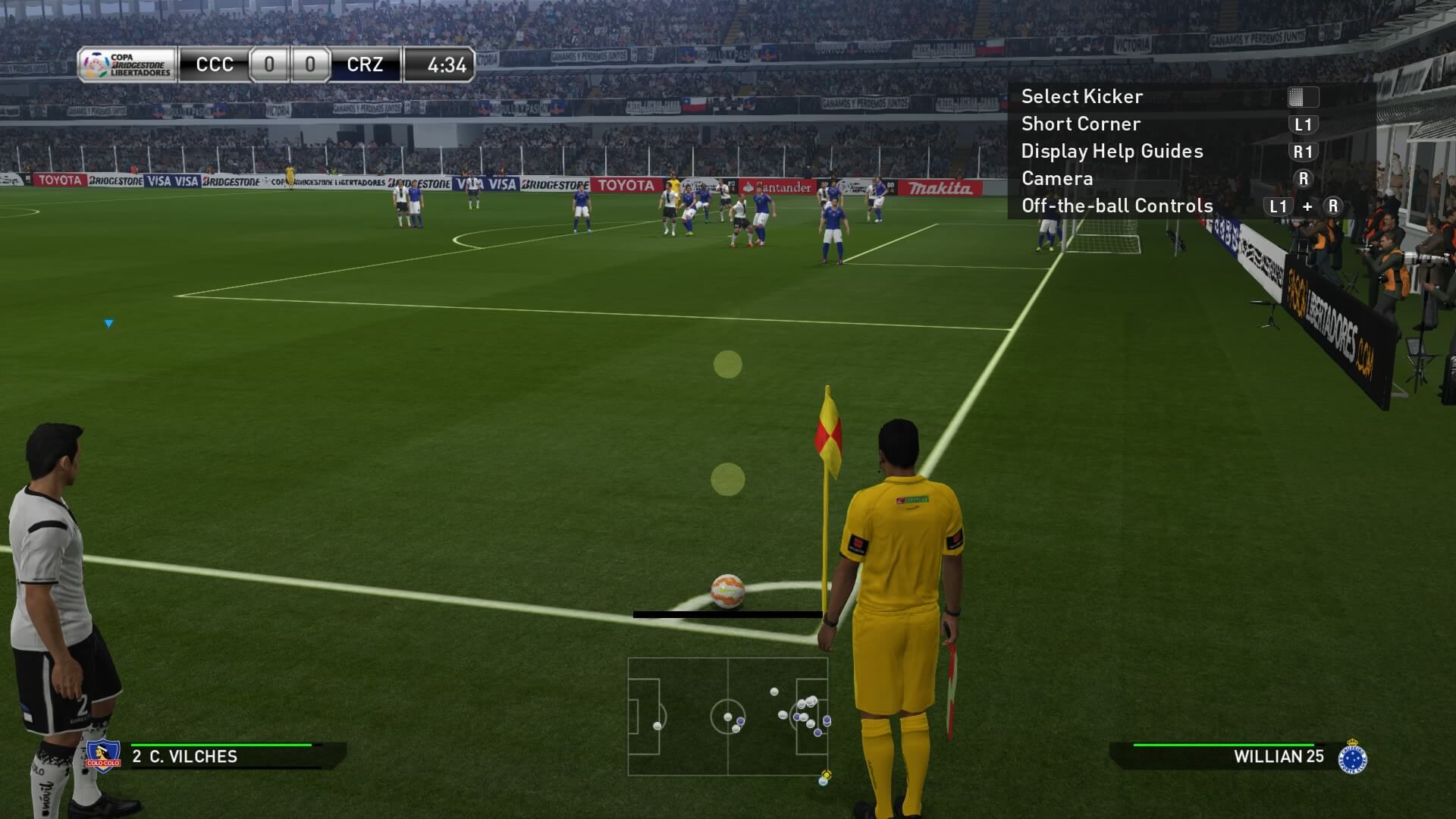Click the Cruzeiro club crest
Image resolution: width=1456 pixels, height=819 pixels.
point(1352,757)
